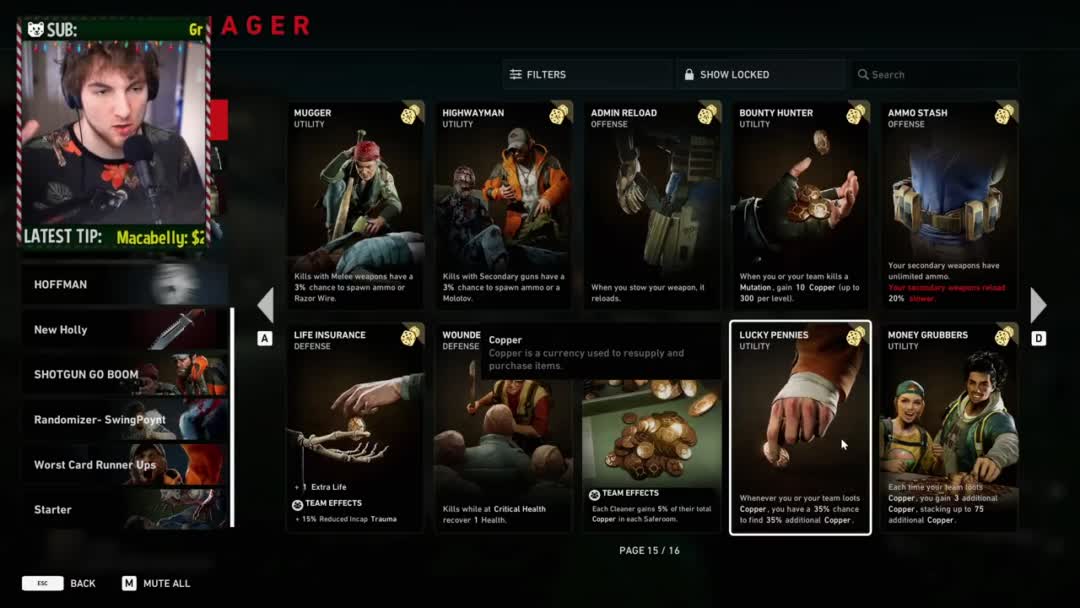The width and height of the screenshot is (1080, 608).
Task: Choose the Ammo Stash card
Action: 949,205
